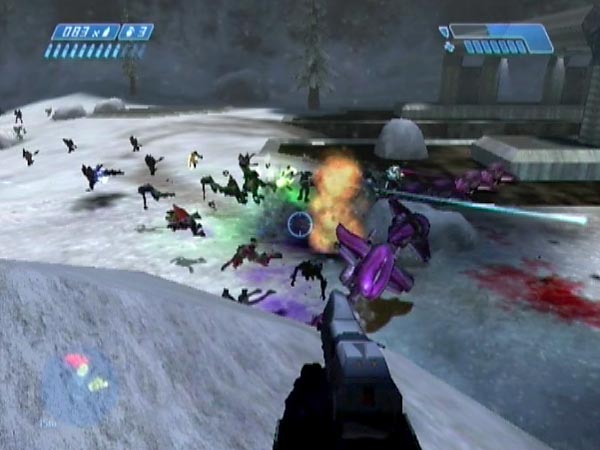Click the motion tracker radar
This screenshot has width=600, height=450.
tap(79, 385)
